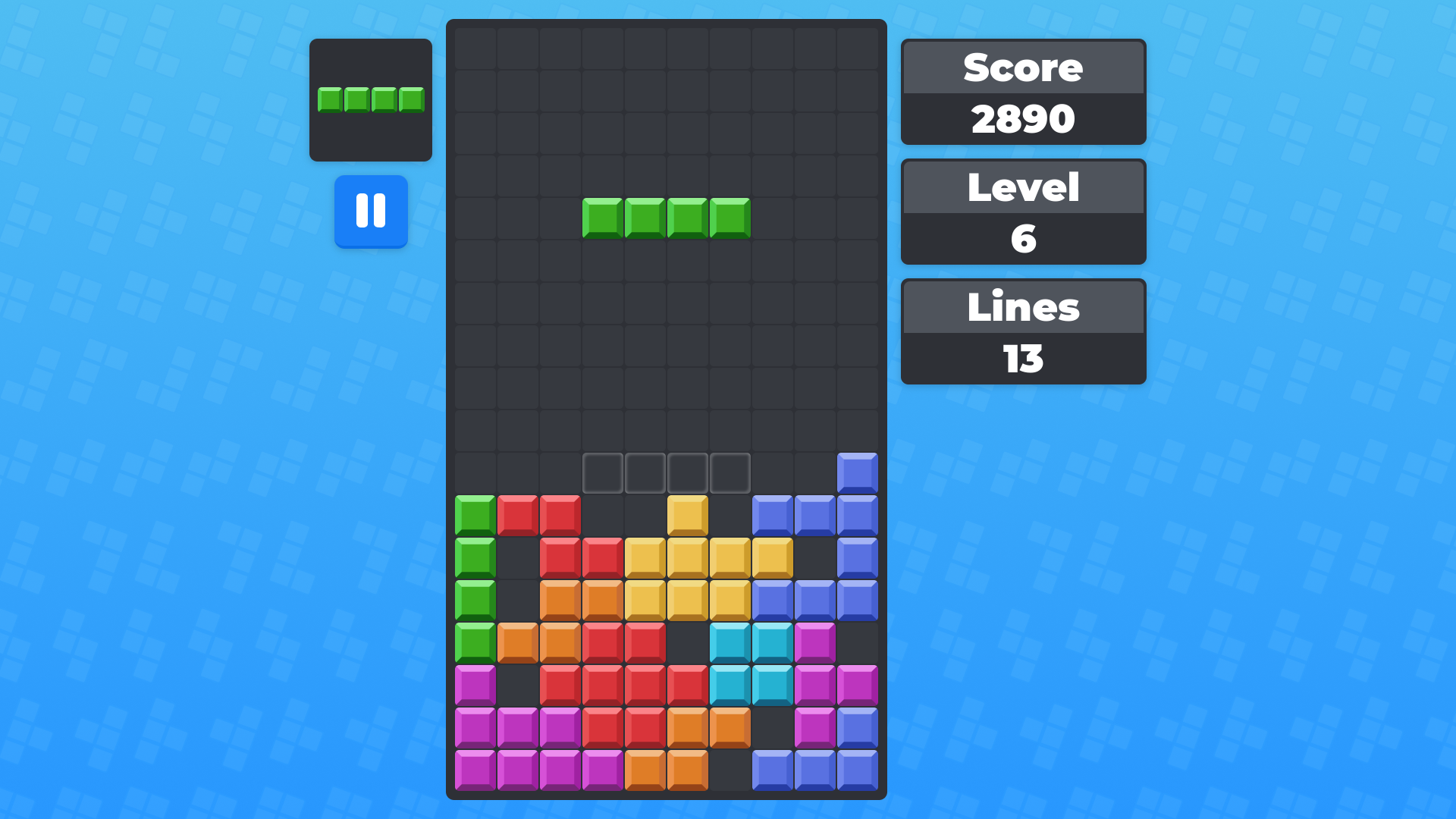
Task: Click the next-piece preview showing green I-piece
Action: (371, 99)
